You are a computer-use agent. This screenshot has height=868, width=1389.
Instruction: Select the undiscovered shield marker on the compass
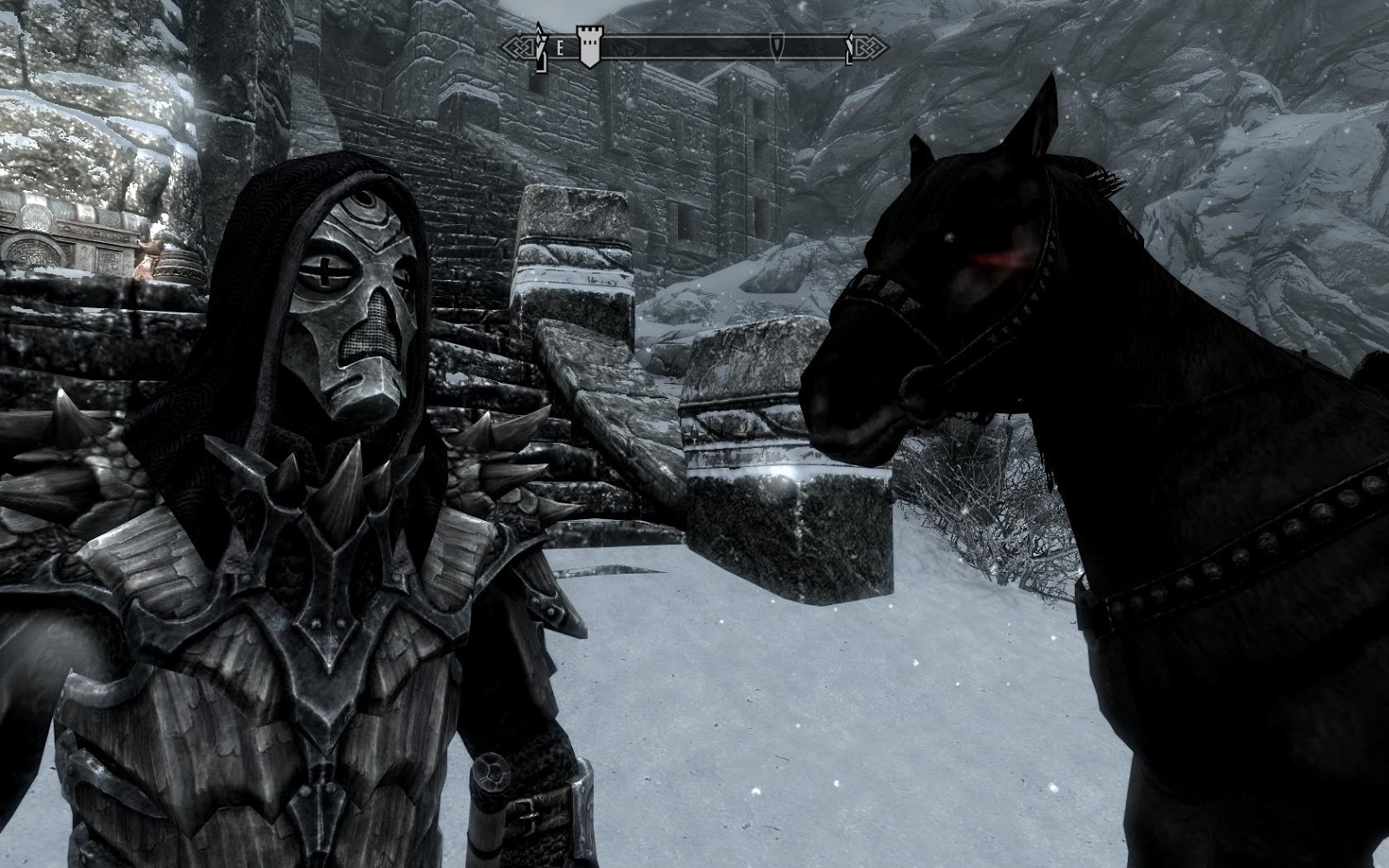(x=779, y=48)
